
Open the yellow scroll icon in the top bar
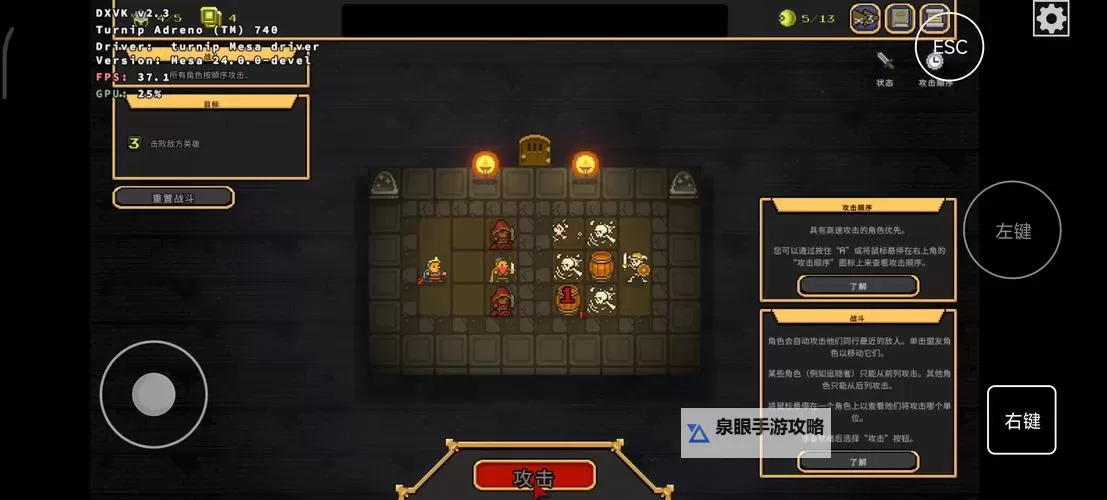(899, 18)
